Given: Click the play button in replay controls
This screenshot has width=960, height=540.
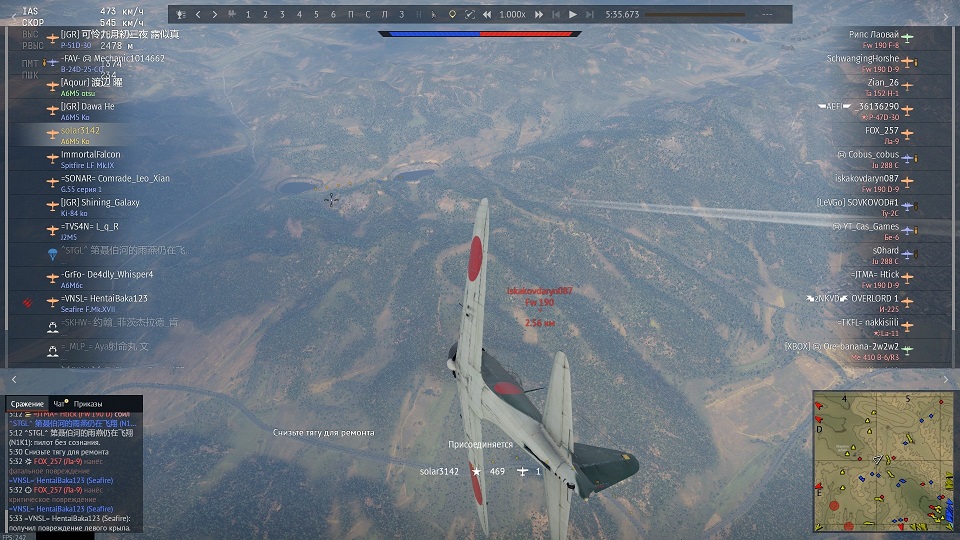Looking at the screenshot, I should (x=573, y=14).
